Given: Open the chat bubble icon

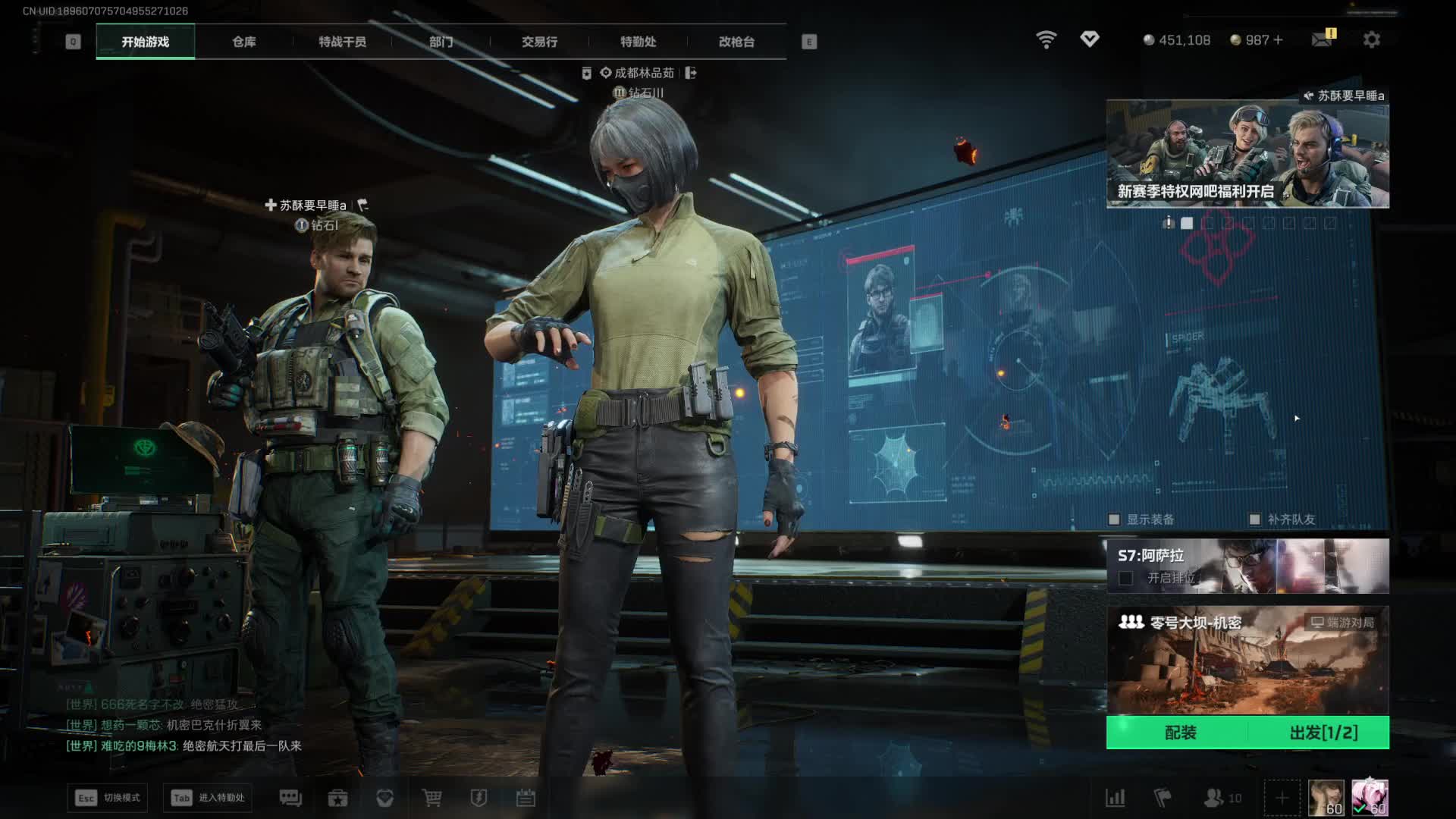Looking at the screenshot, I should 290,798.
